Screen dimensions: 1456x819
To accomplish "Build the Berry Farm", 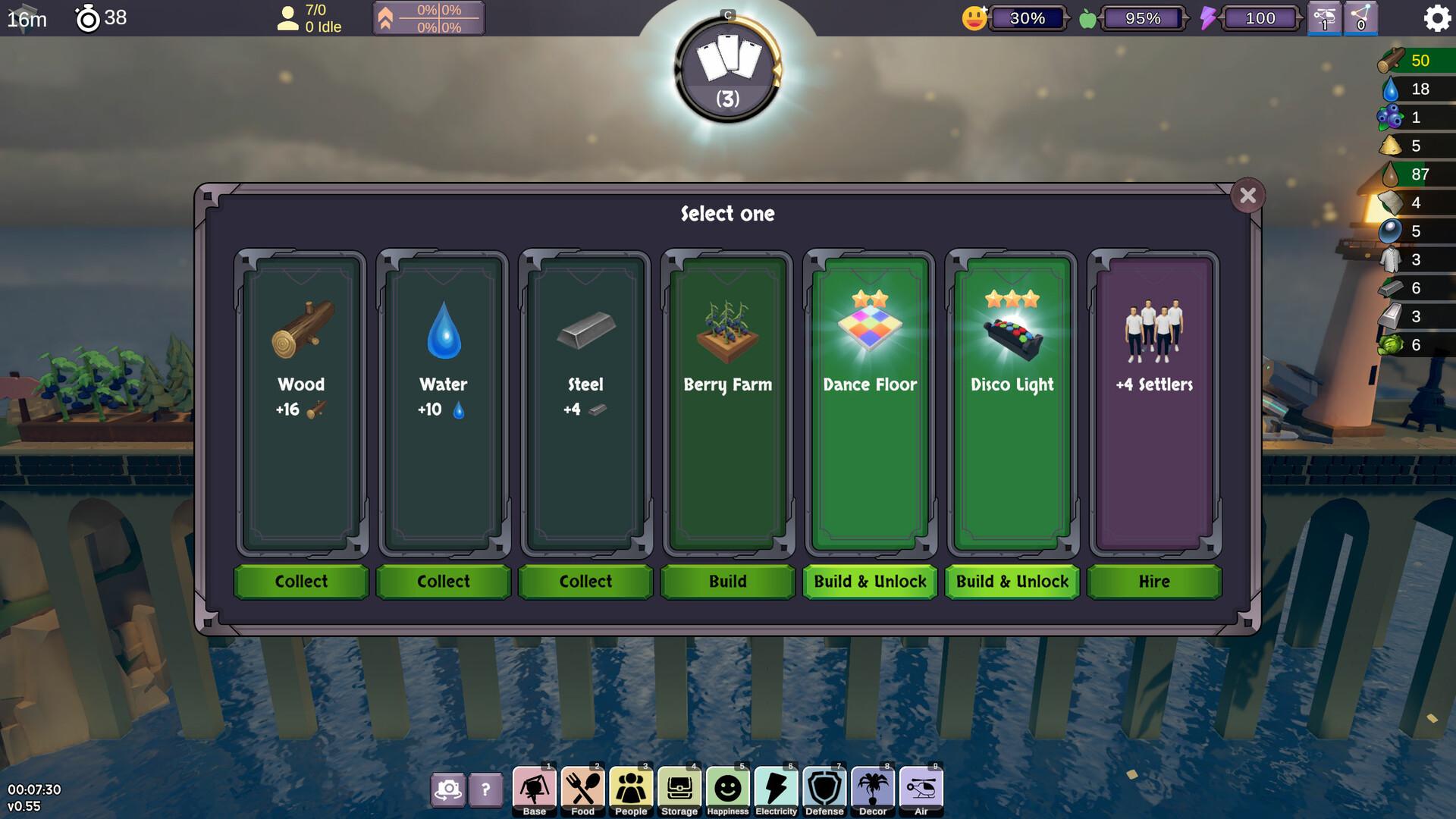I will (x=727, y=582).
